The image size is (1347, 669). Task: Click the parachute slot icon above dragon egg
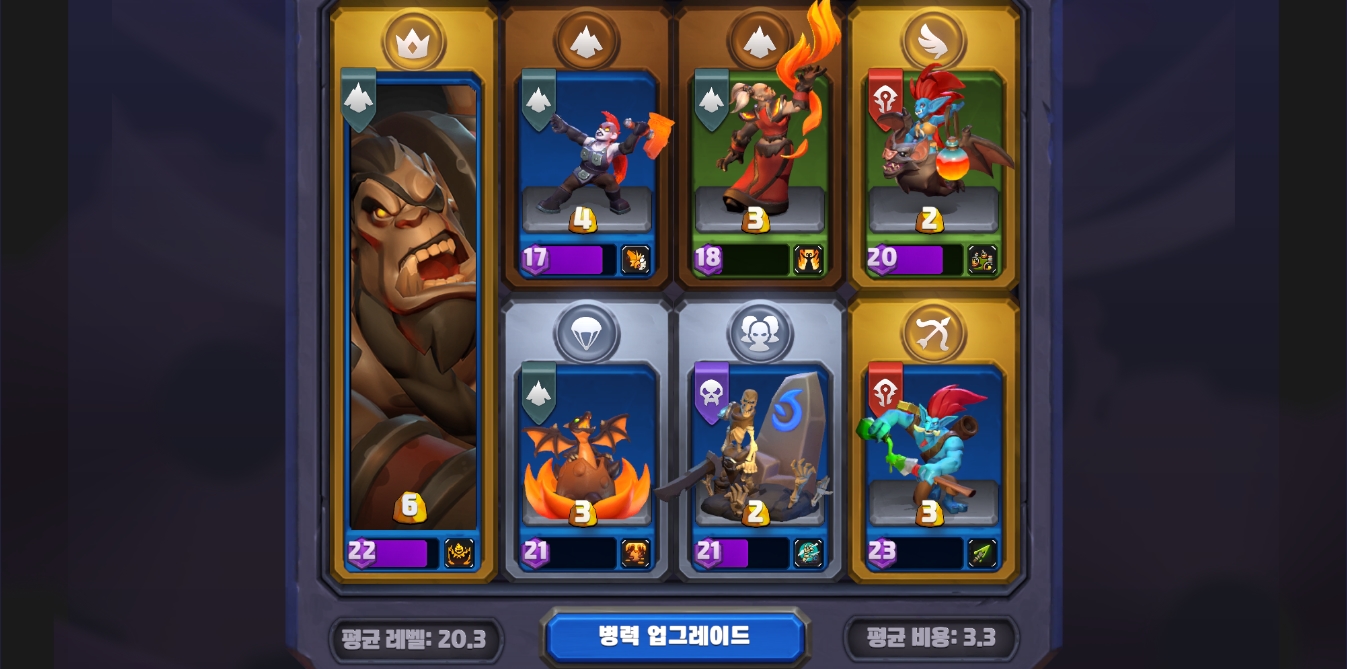click(587, 333)
